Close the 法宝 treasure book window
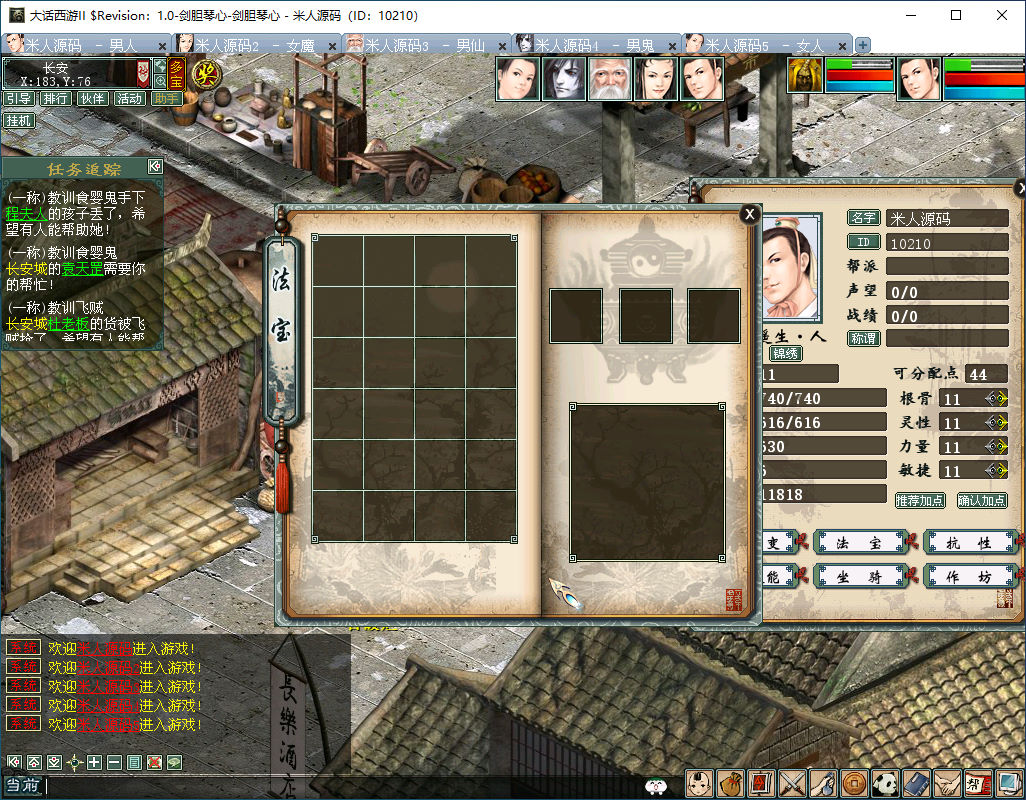The height and width of the screenshot is (800, 1026). (x=749, y=213)
